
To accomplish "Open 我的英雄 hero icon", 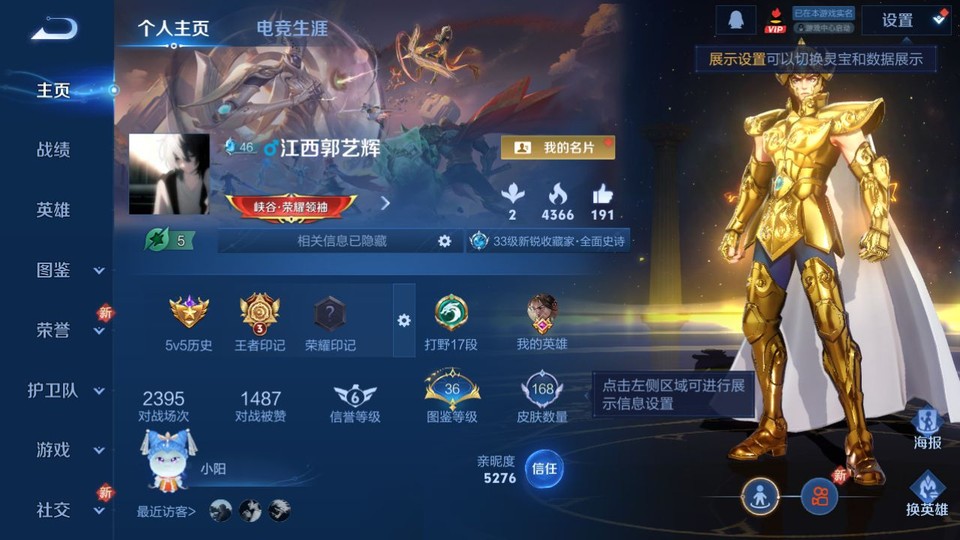I will point(542,322).
